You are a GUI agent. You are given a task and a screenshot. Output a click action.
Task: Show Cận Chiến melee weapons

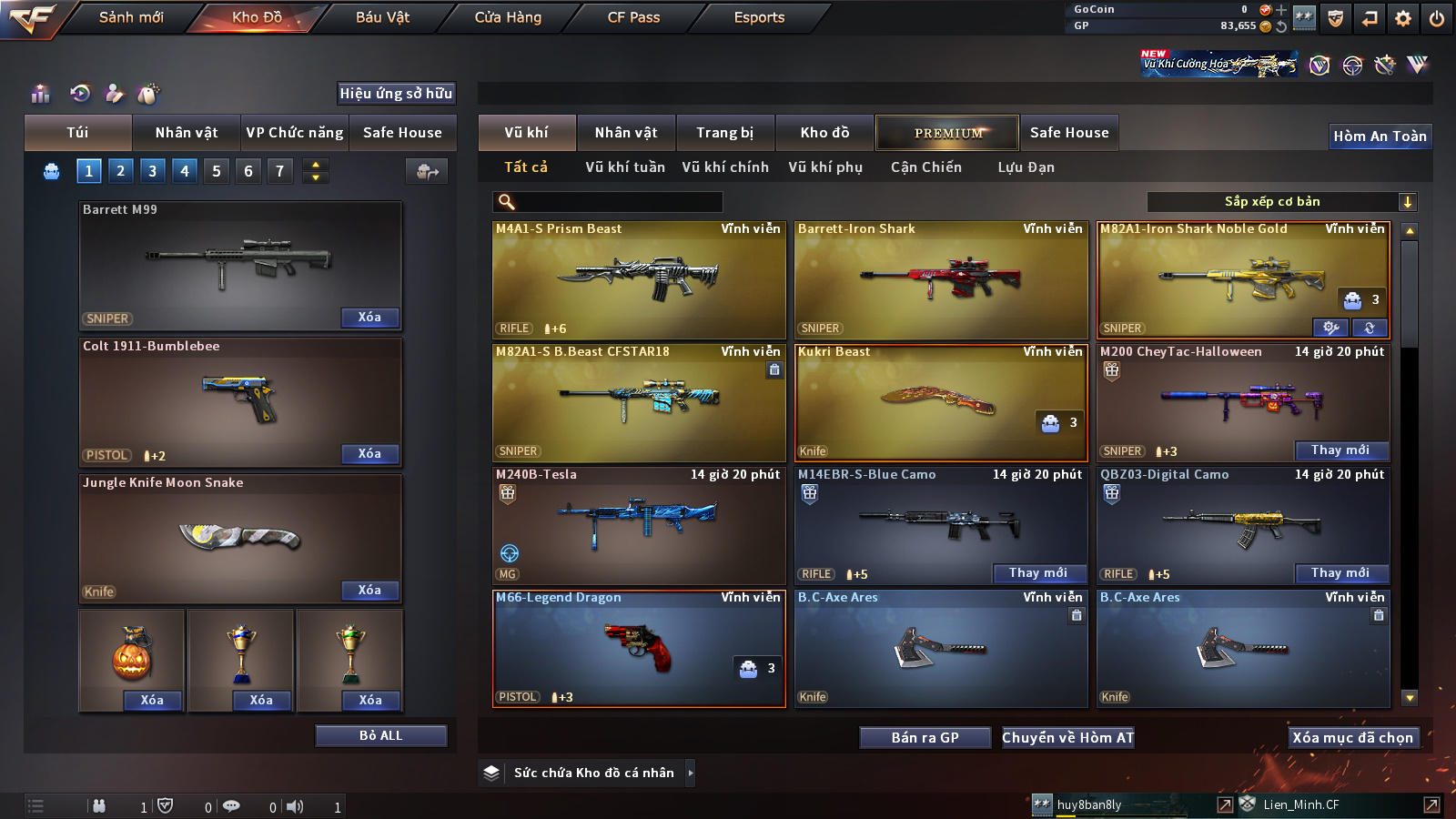925,167
